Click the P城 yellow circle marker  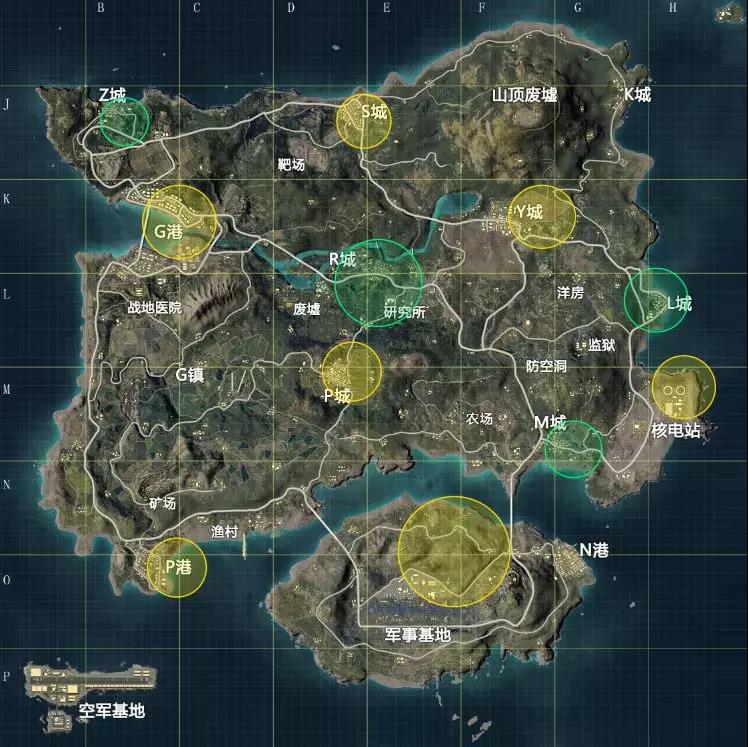(351, 372)
